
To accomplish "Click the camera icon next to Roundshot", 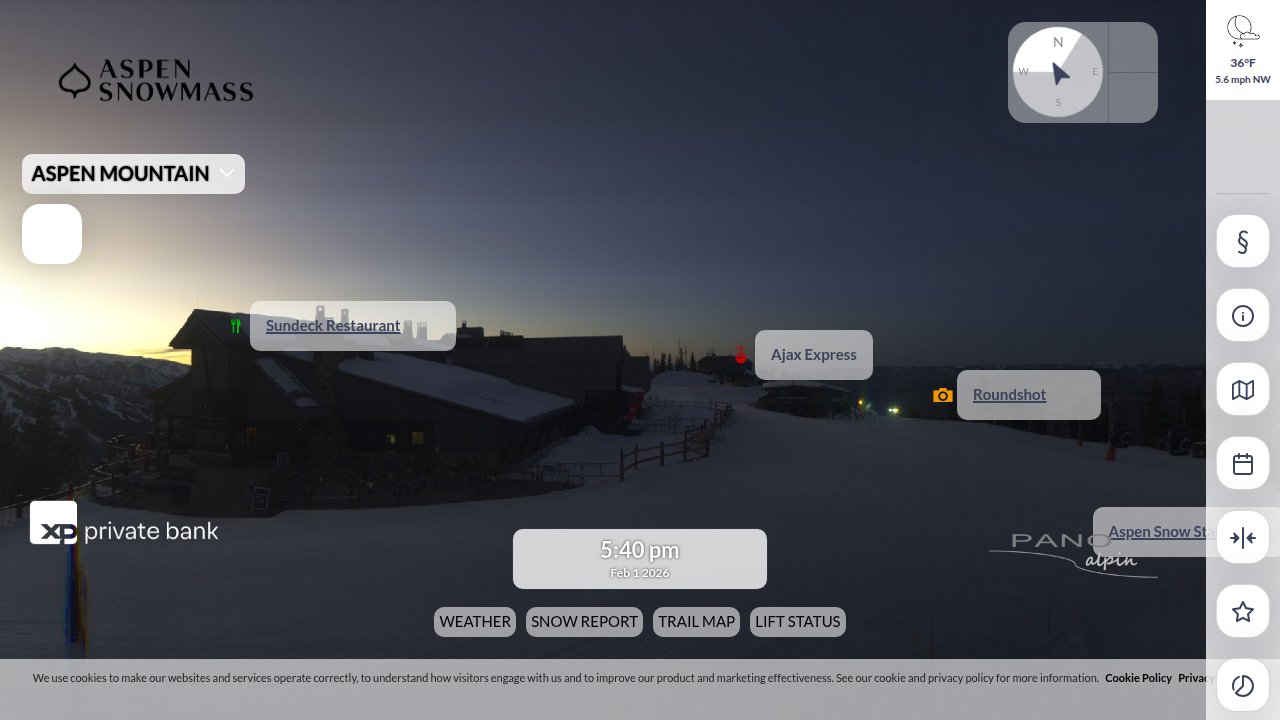I will [x=943, y=395].
